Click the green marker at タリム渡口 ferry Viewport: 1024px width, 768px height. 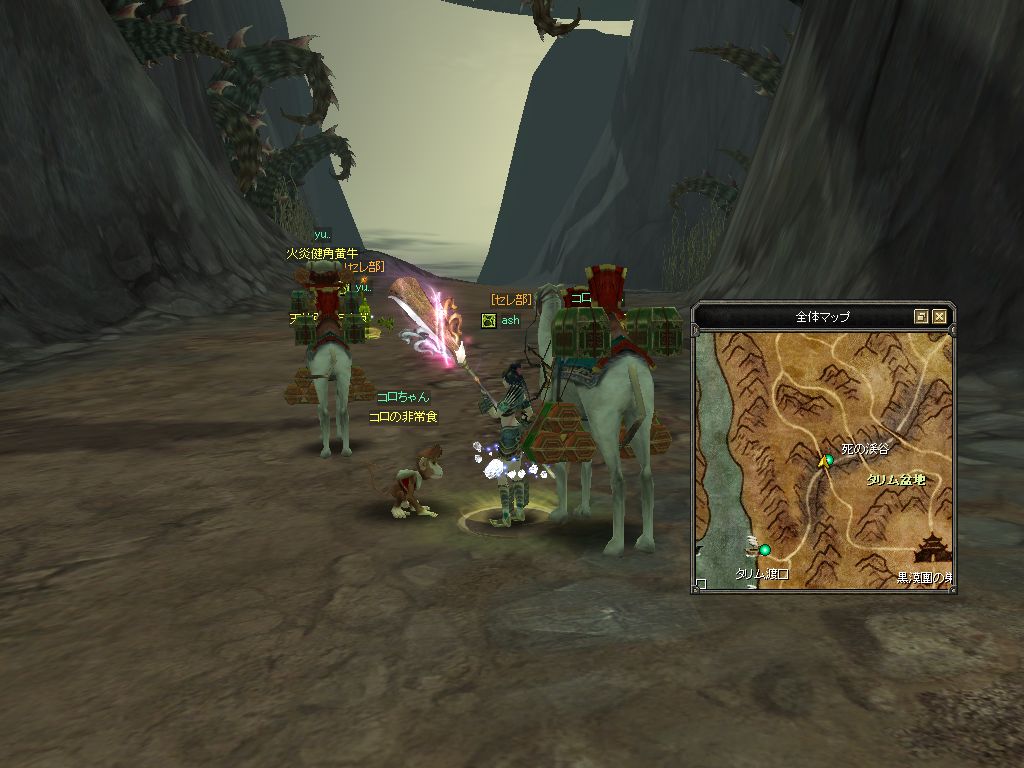[765, 549]
